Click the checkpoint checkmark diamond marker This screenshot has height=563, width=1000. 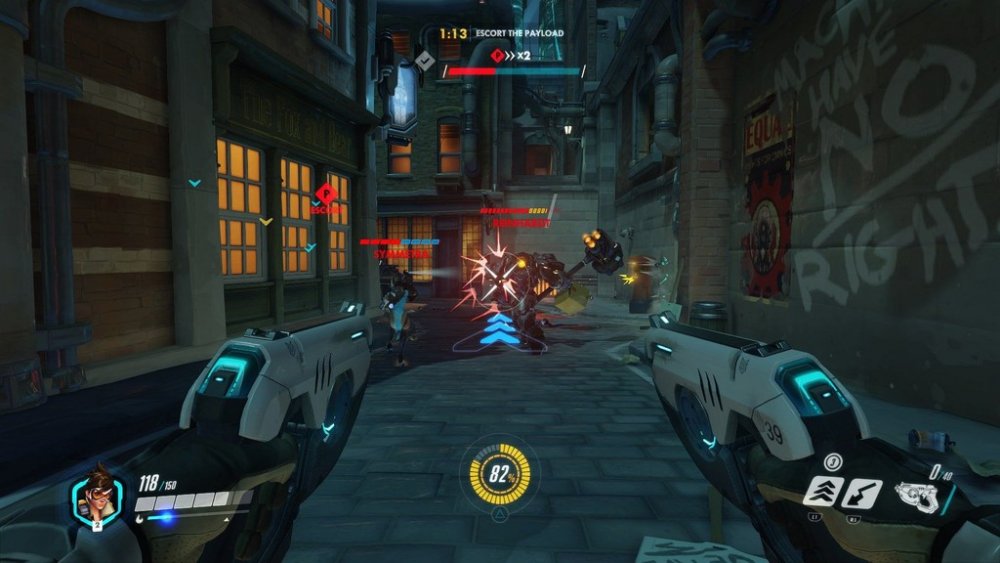click(x=425, y=61)
